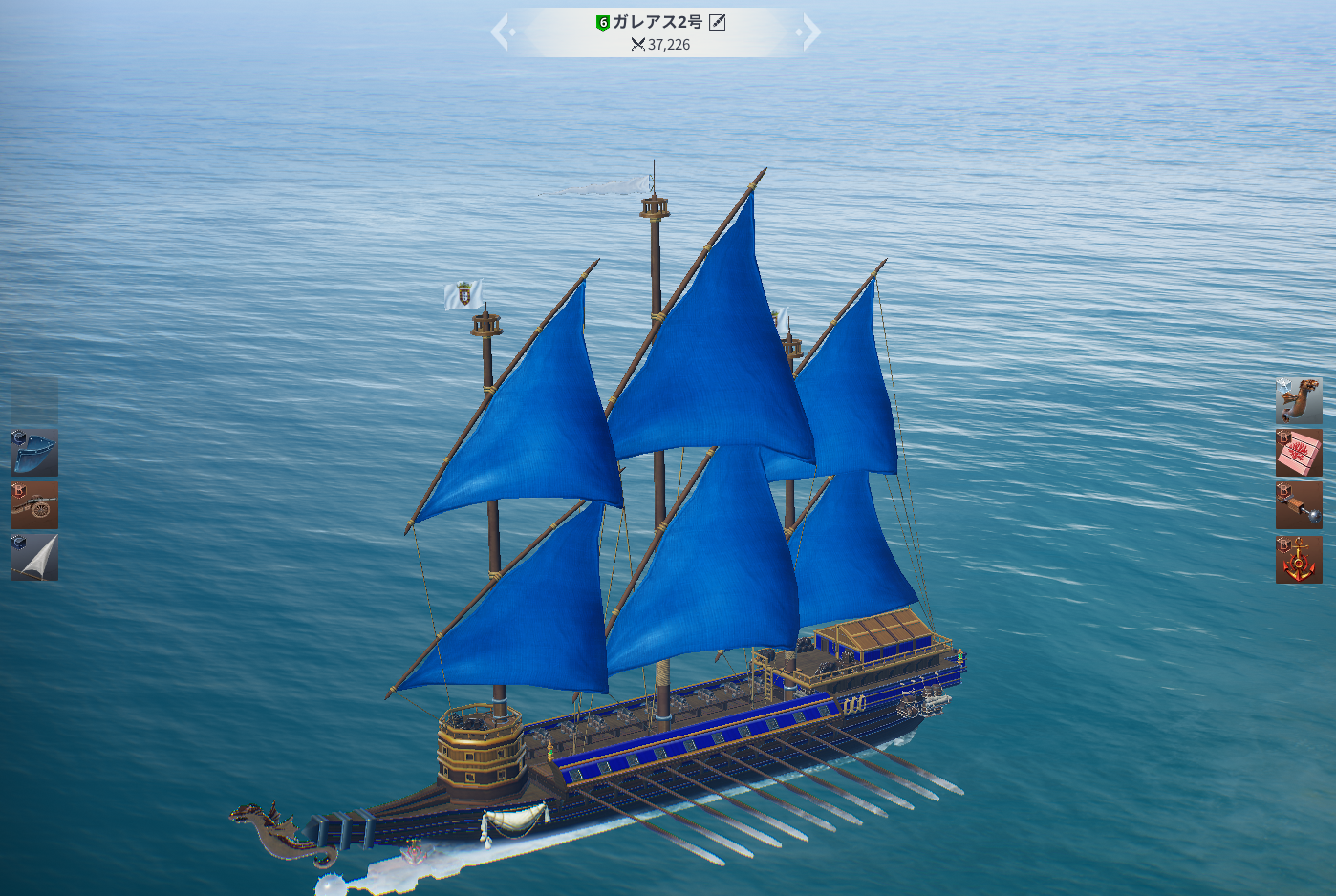Select the blue hull armor plate slot
The image size is (1336, 896).
click(34, 453)
